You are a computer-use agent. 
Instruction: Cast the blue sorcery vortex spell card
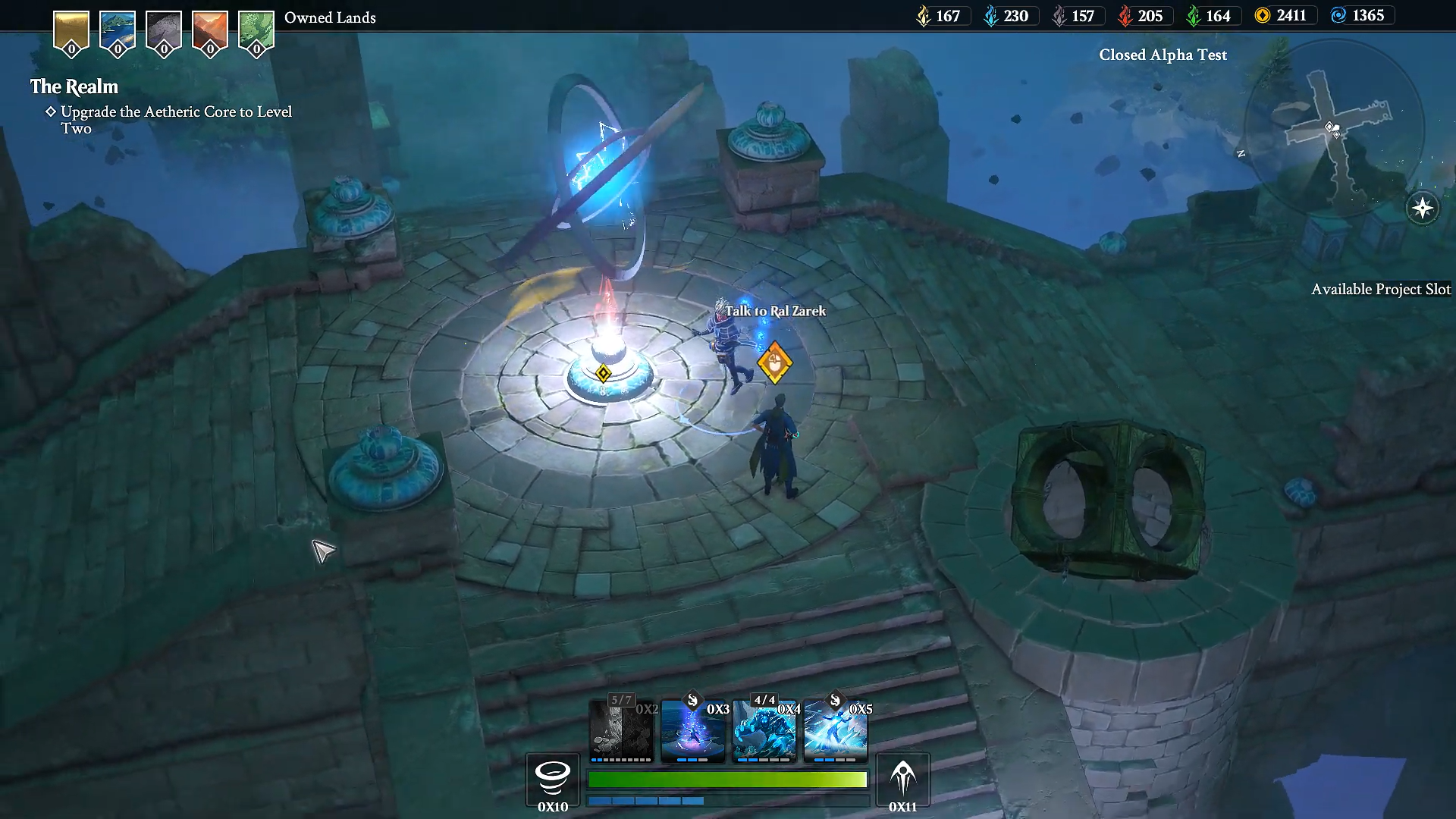pyautogui.click(x=692, y=730)
